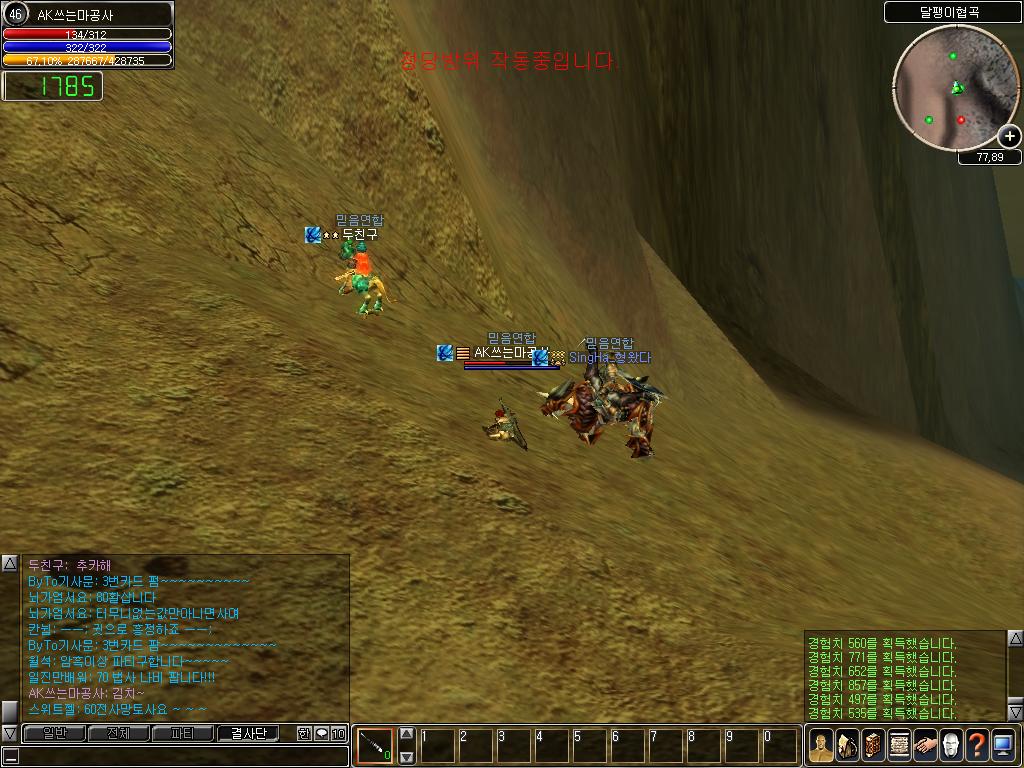Switch to the 일반 chat tab

[54, 733]
